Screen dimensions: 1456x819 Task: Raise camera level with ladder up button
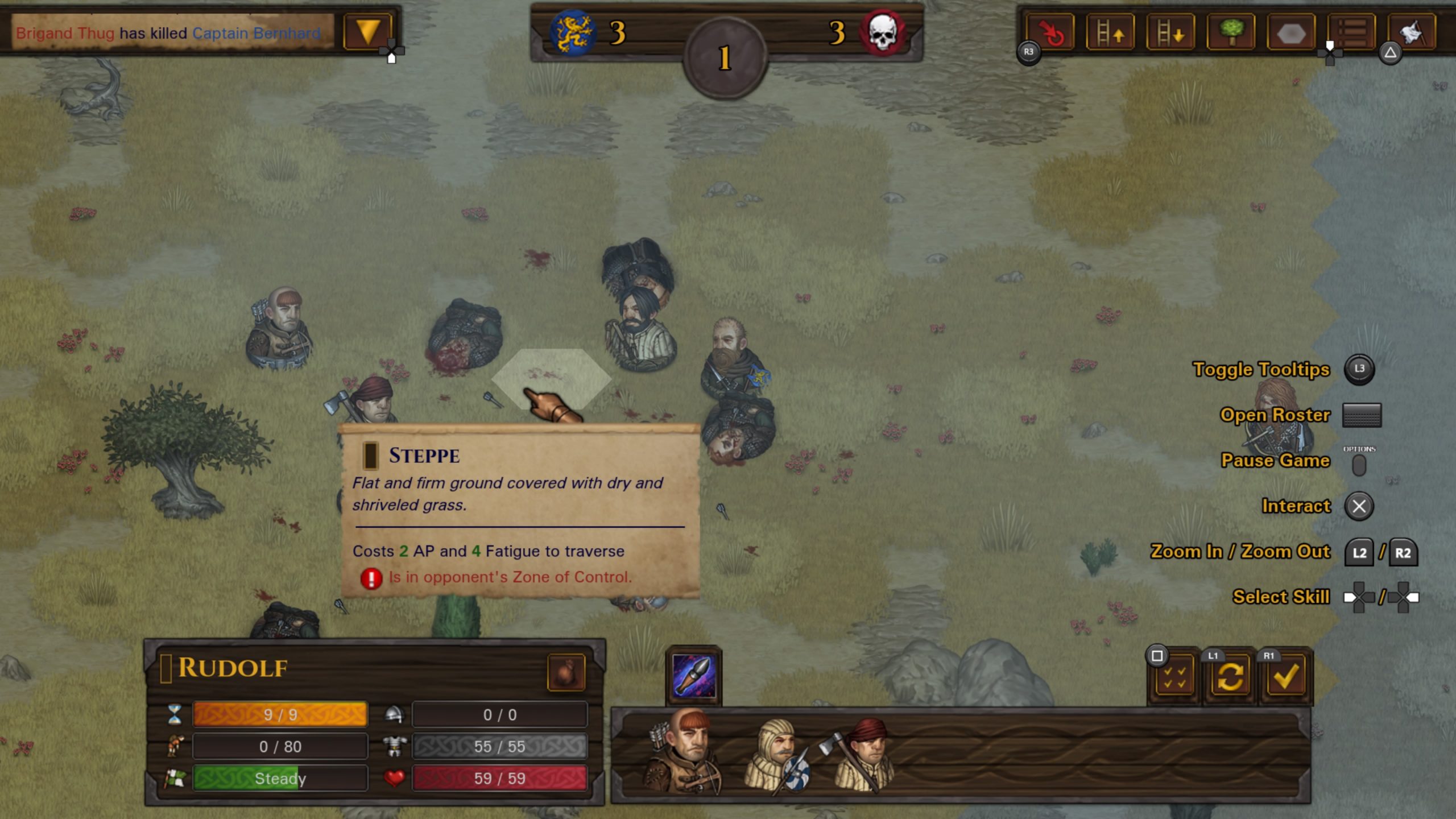1110,33
